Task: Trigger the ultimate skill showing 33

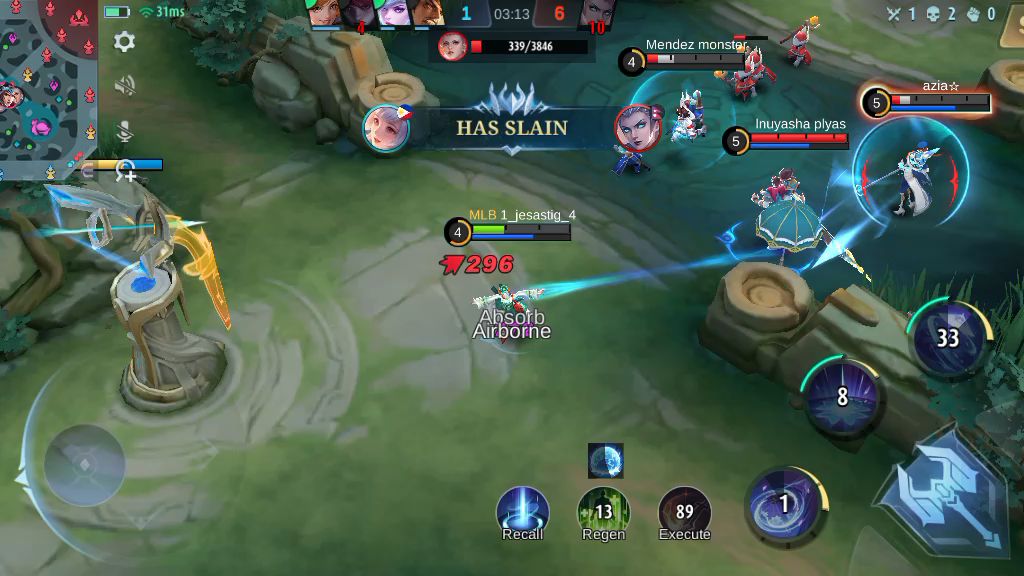Action: tap(948, 338)
